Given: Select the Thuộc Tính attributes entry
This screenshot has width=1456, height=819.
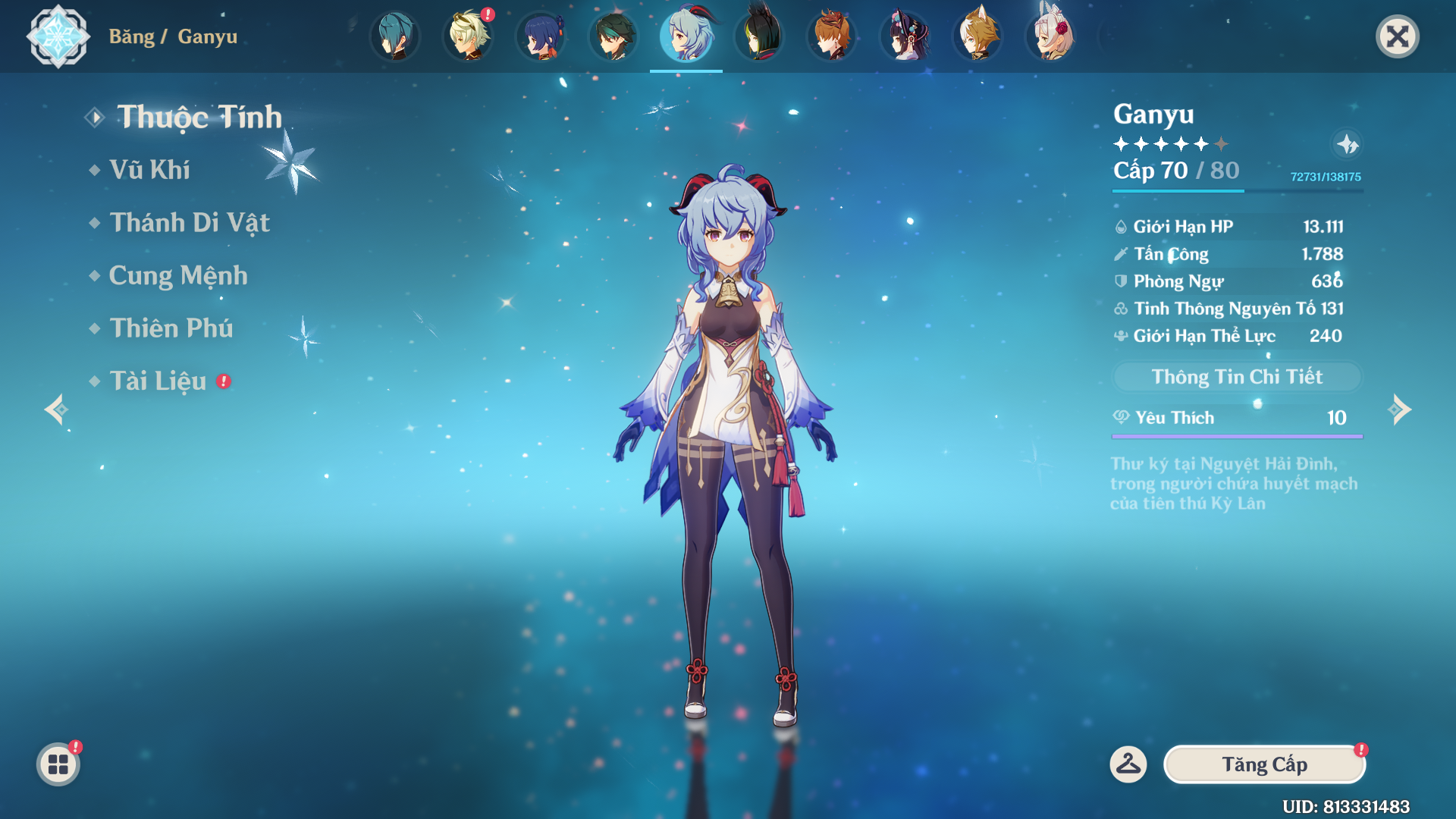Looking at the screenshot, I should point(199,118).
